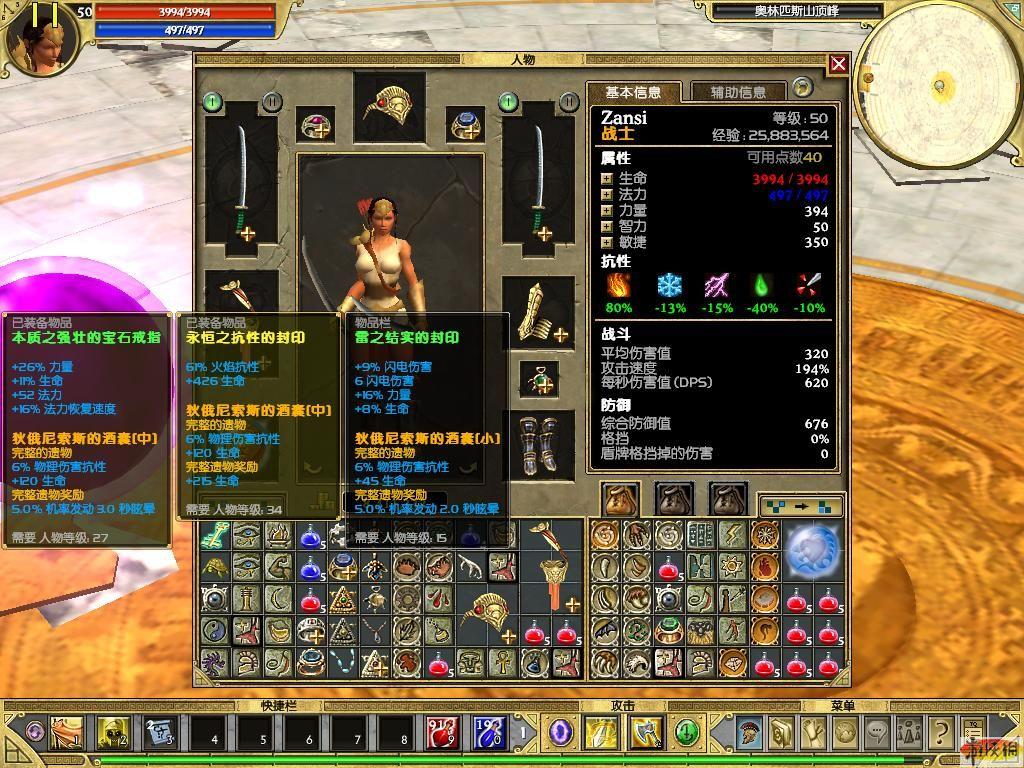Auto-sort inventory with the arrange button
The image size is (1024, 768).
pos(800,506)
